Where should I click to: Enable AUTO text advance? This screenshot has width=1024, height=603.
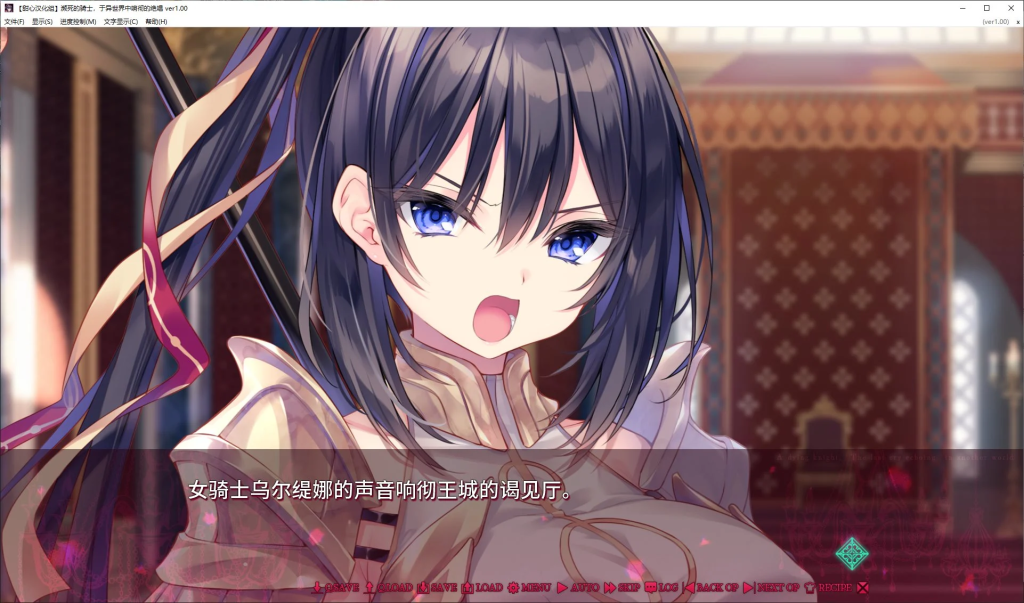(578, 588)
